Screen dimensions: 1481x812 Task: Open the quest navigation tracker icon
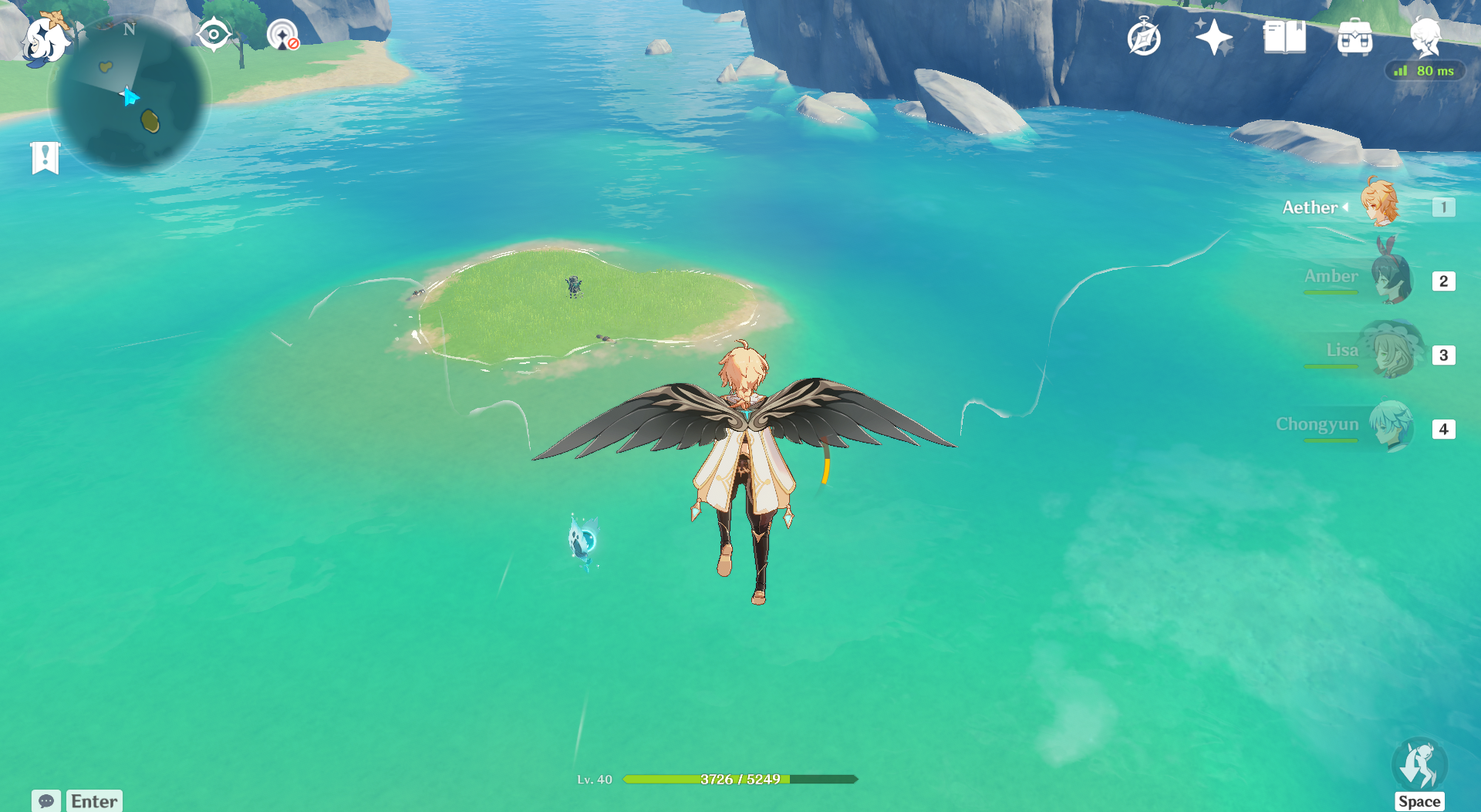[282, 35]
